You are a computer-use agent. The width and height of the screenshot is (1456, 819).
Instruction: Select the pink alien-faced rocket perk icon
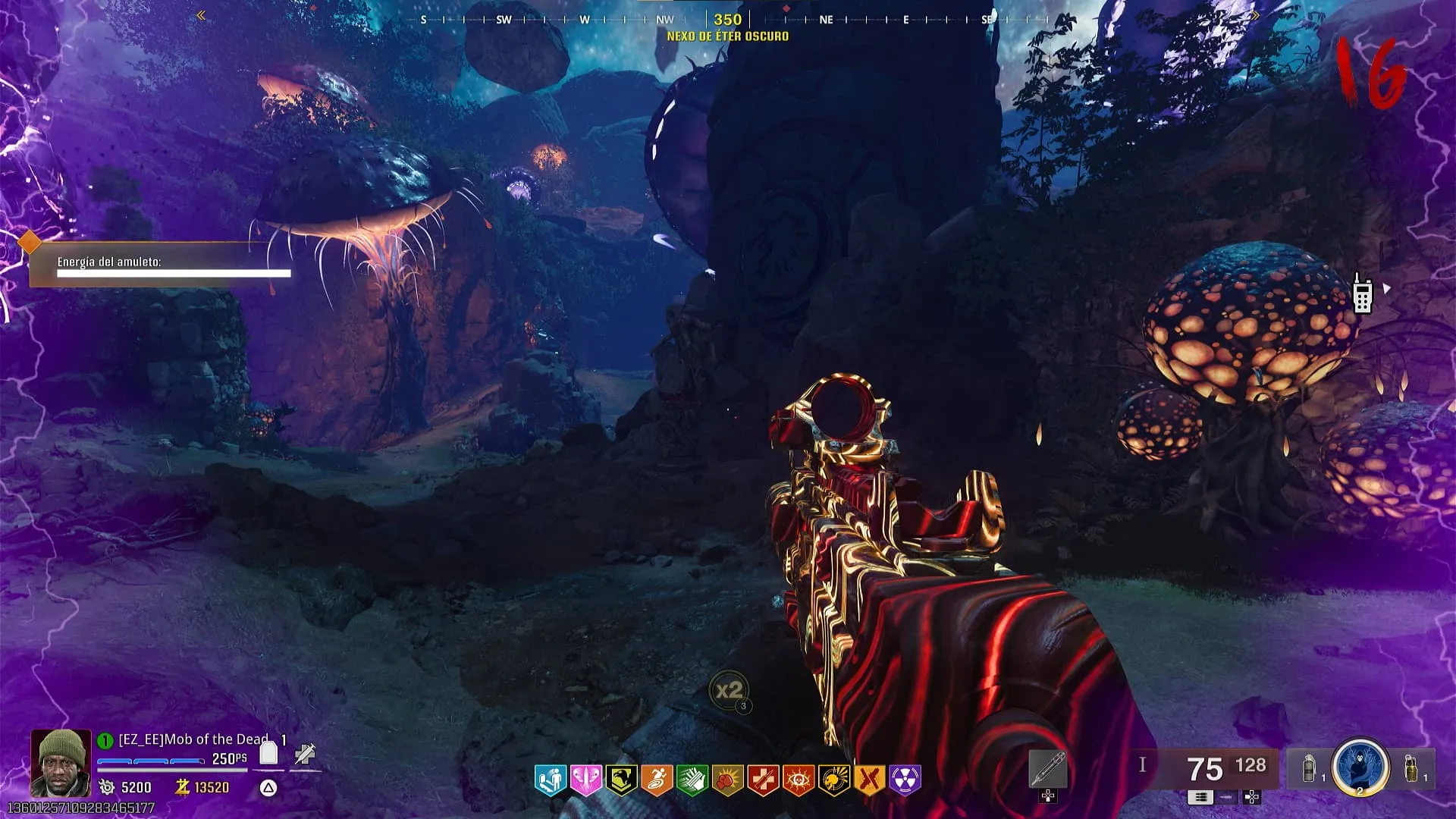(x=585, y=780)
